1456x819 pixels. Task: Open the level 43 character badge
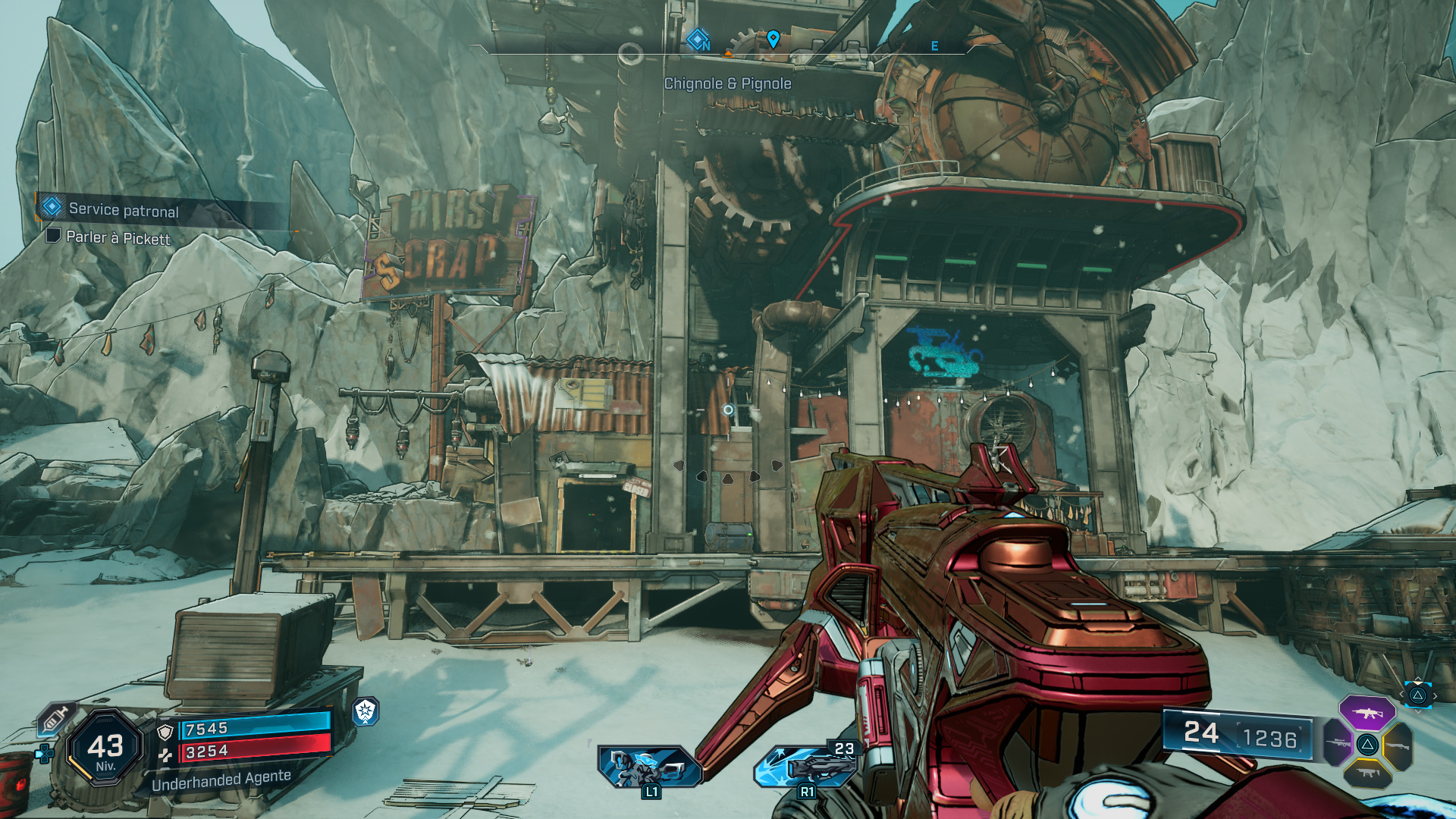click(105, 748)
